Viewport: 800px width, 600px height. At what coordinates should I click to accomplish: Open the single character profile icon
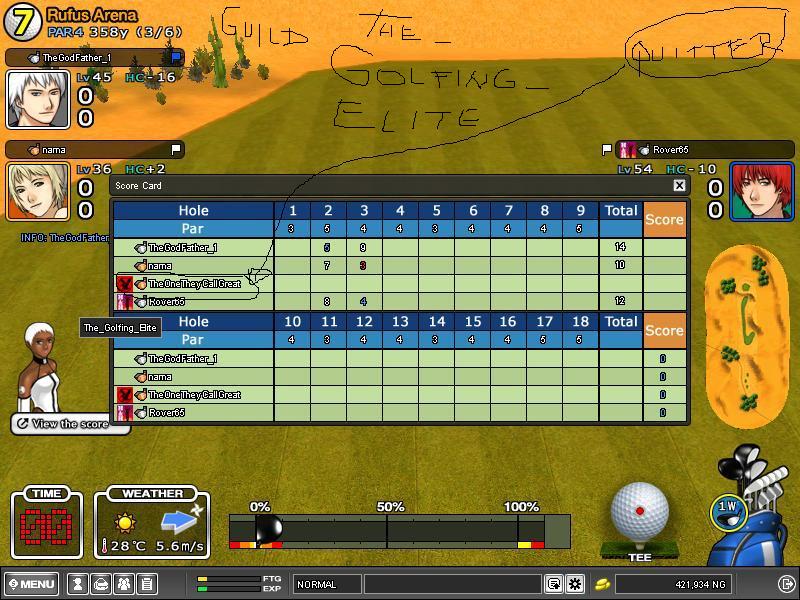coord(77,584)
